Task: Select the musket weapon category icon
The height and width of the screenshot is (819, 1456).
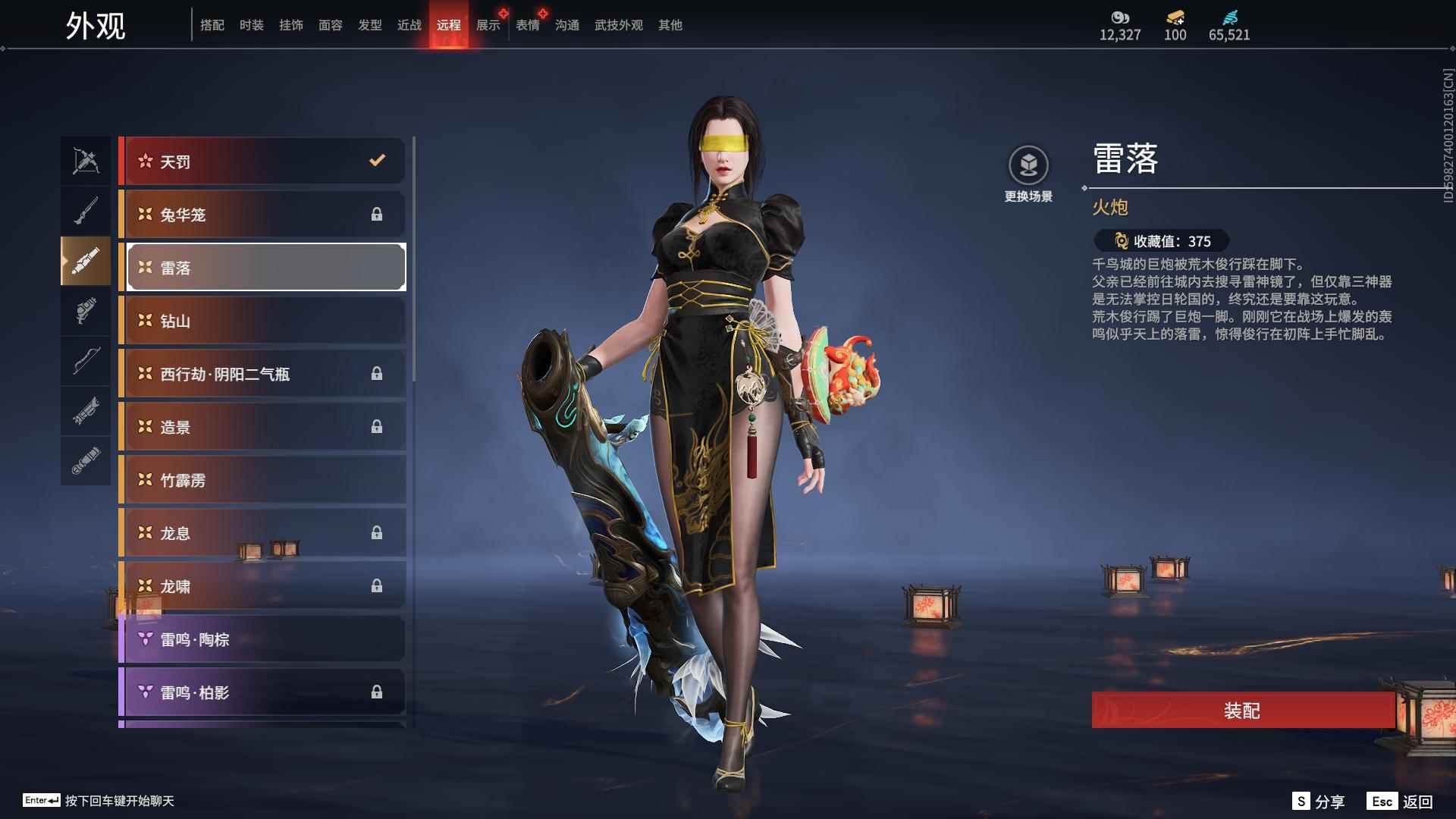Action: pyautogui.click(x=86, y=210)
